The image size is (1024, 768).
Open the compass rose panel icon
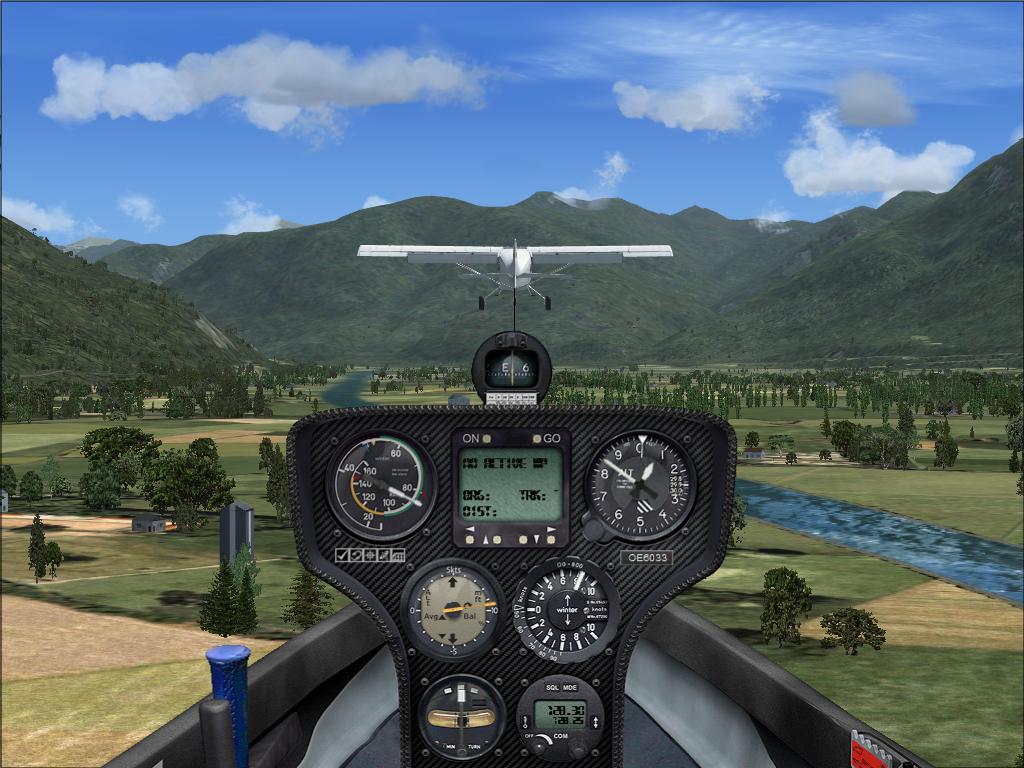coord(370,555)
